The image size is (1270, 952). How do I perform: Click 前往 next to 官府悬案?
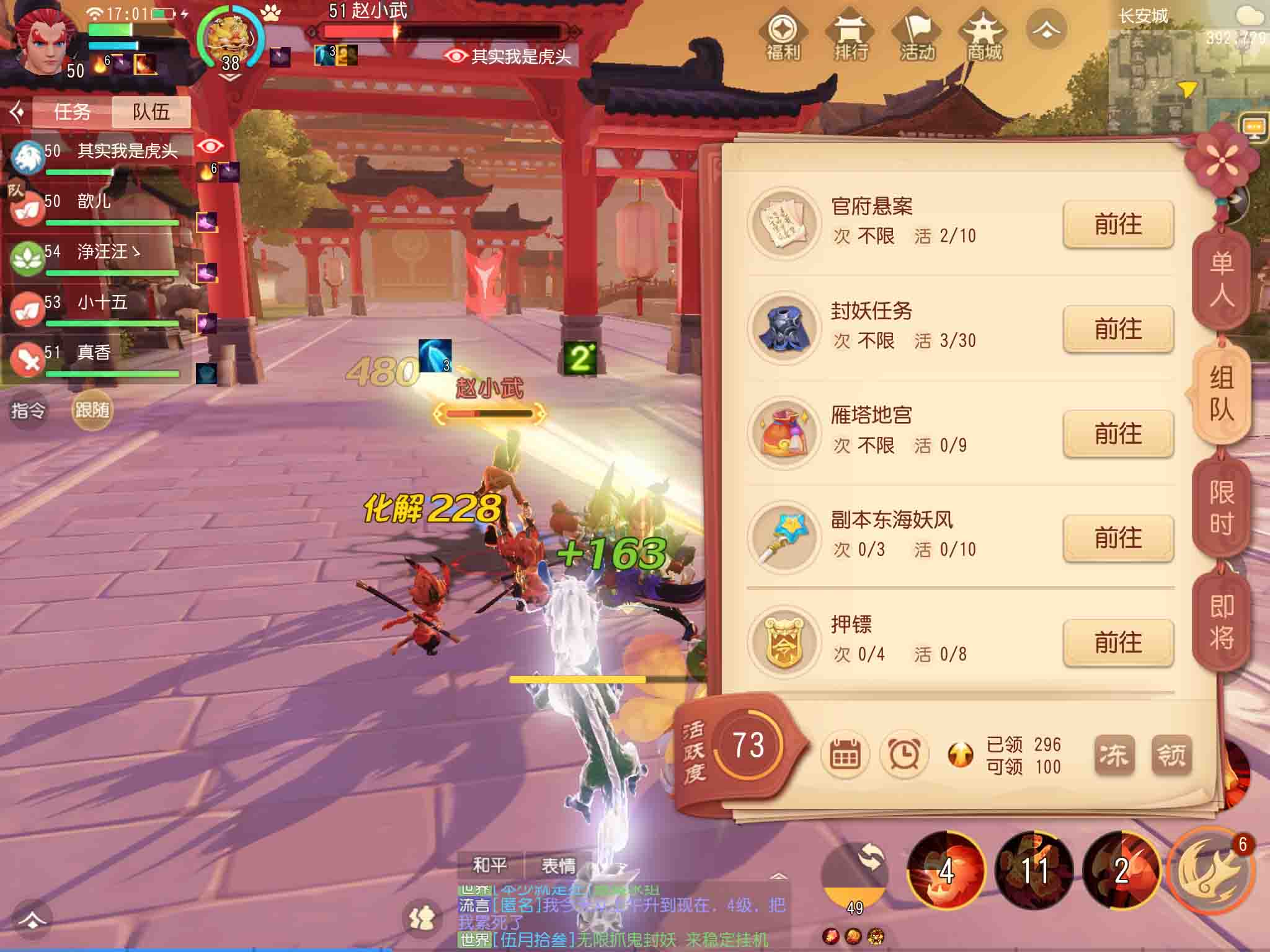coord(1117,226)
